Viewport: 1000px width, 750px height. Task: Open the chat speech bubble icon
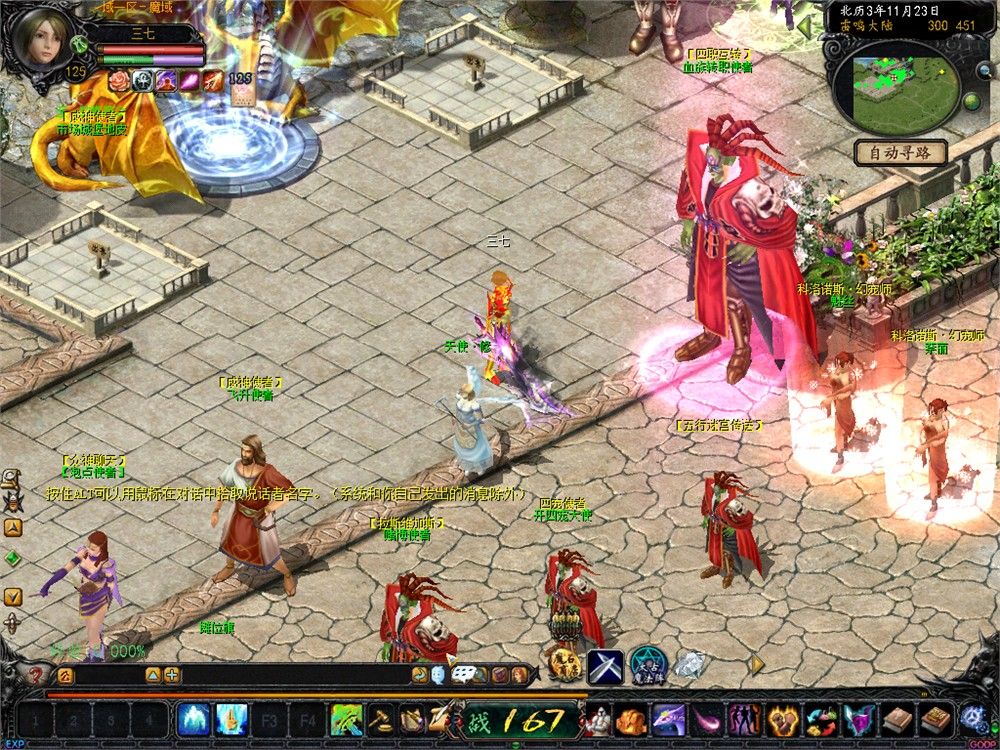click(462, 675)
